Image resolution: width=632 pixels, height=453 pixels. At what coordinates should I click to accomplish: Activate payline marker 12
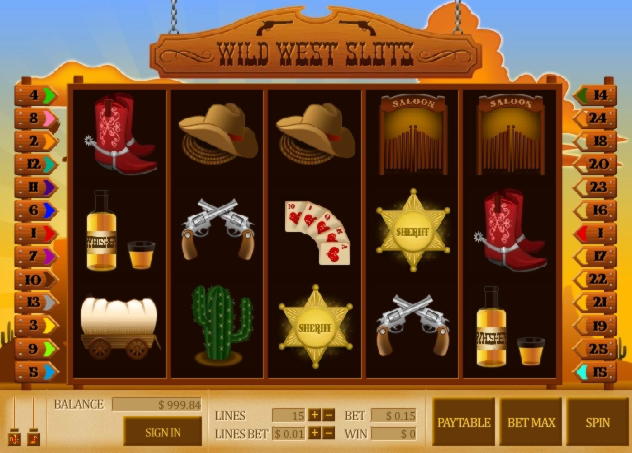point(36,164)
